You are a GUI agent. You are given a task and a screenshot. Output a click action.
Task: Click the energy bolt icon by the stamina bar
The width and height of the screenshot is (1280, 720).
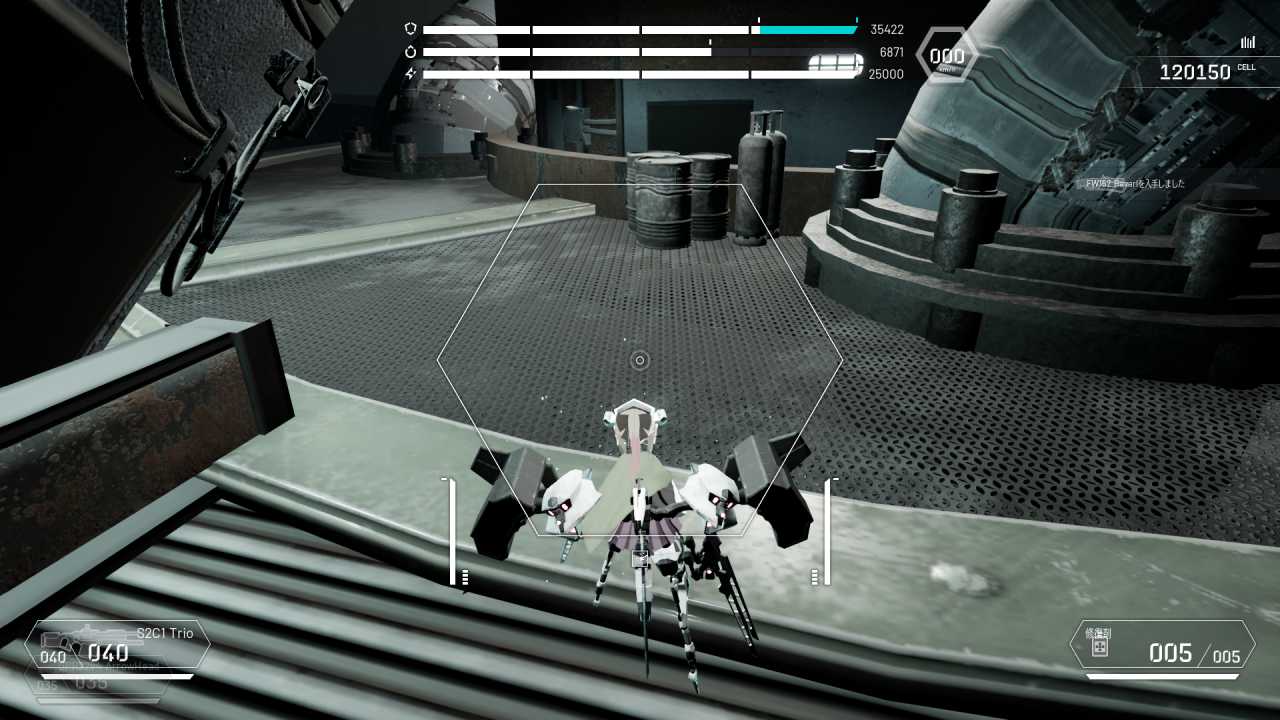point(410,72)
